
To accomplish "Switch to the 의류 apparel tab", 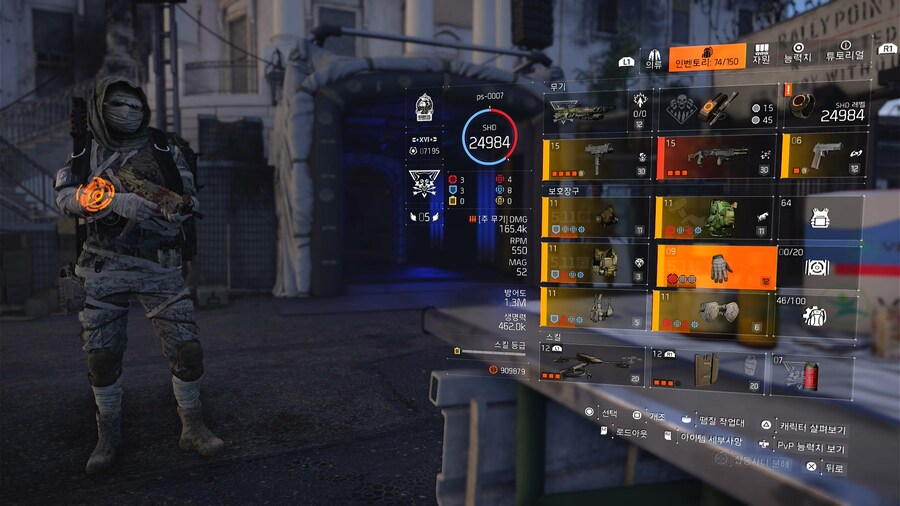I will [653, 58].
